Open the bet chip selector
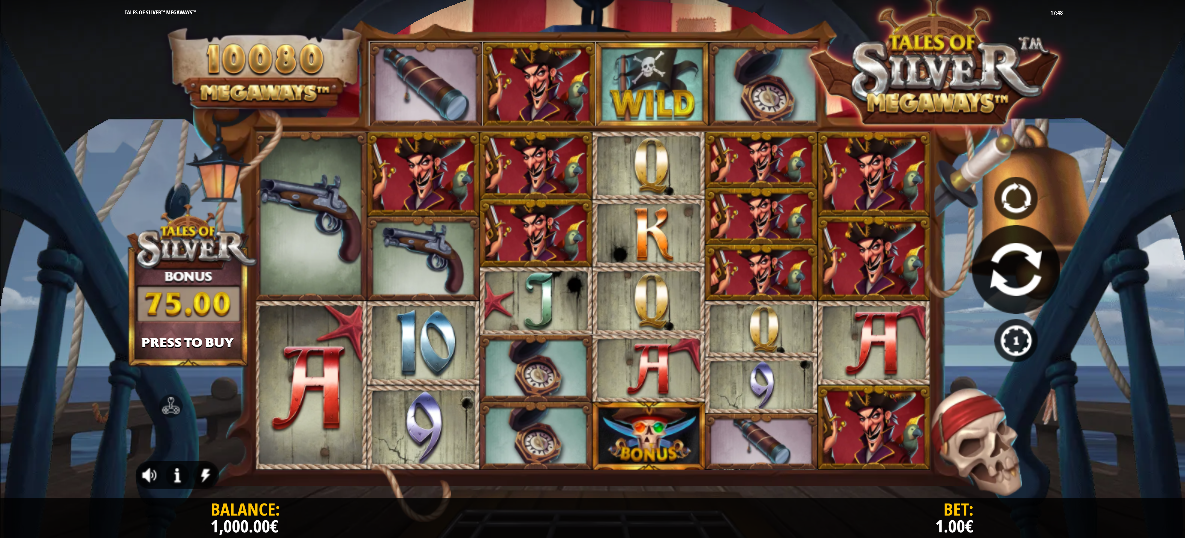1185x538 pixels. [x=1015, y=340]
